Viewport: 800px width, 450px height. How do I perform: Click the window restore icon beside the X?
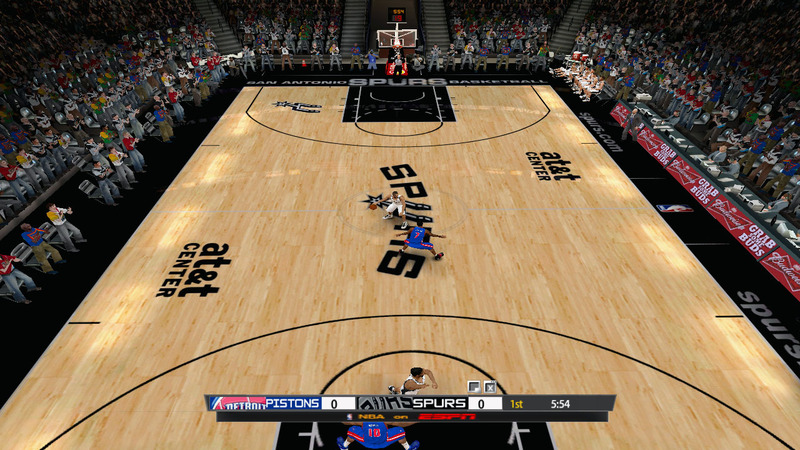[x=474, y=387]
